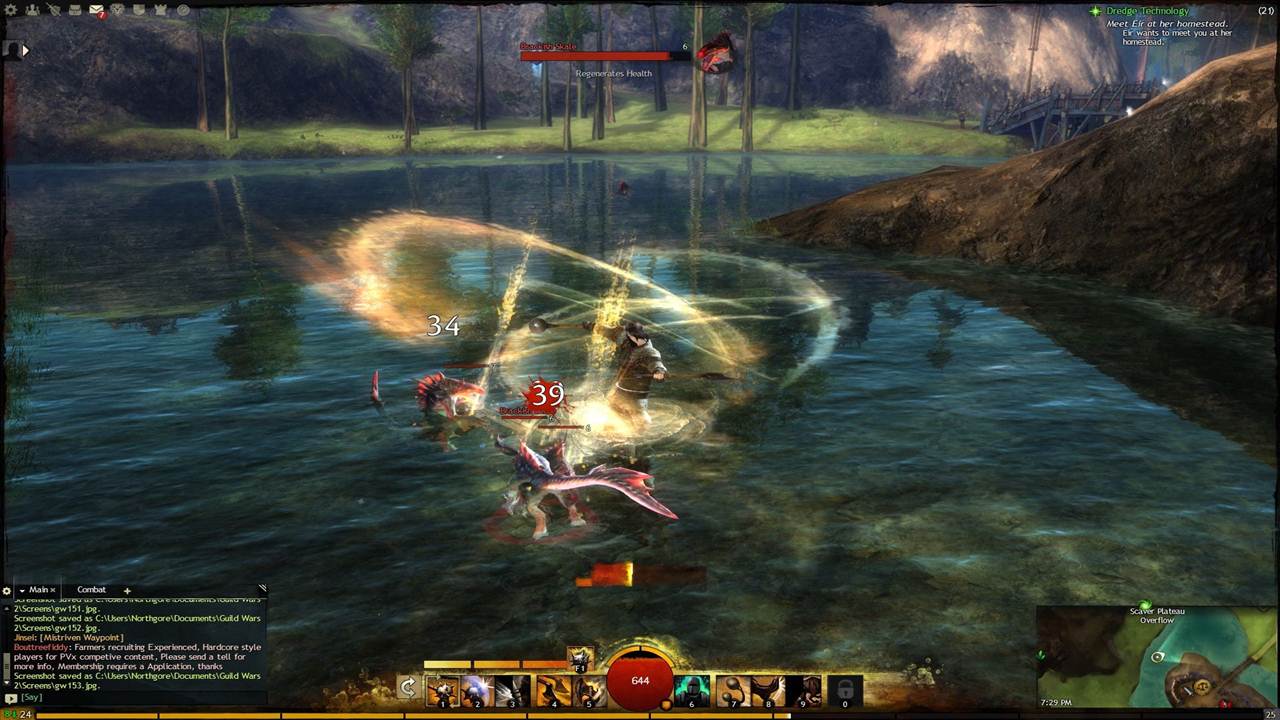This screenshot has width=1280, height=720.
Task: Open the contacts and friends panel
Action: 33,10
